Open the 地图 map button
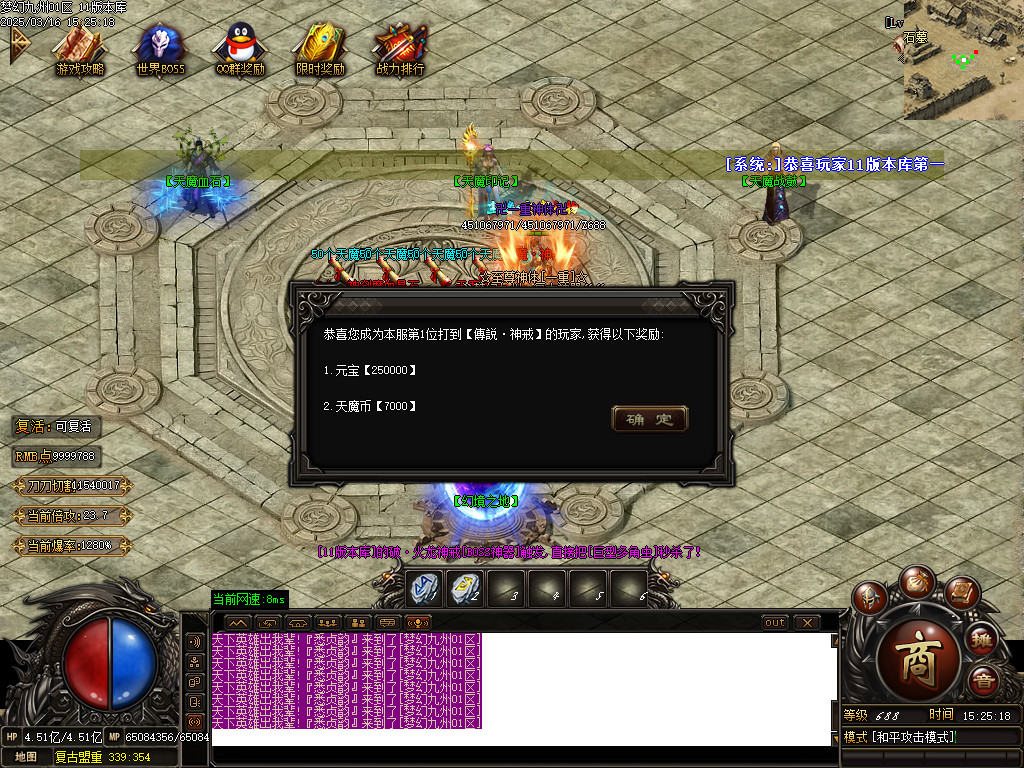Screen dimensions: 1024x768 (x=26, y=757)
